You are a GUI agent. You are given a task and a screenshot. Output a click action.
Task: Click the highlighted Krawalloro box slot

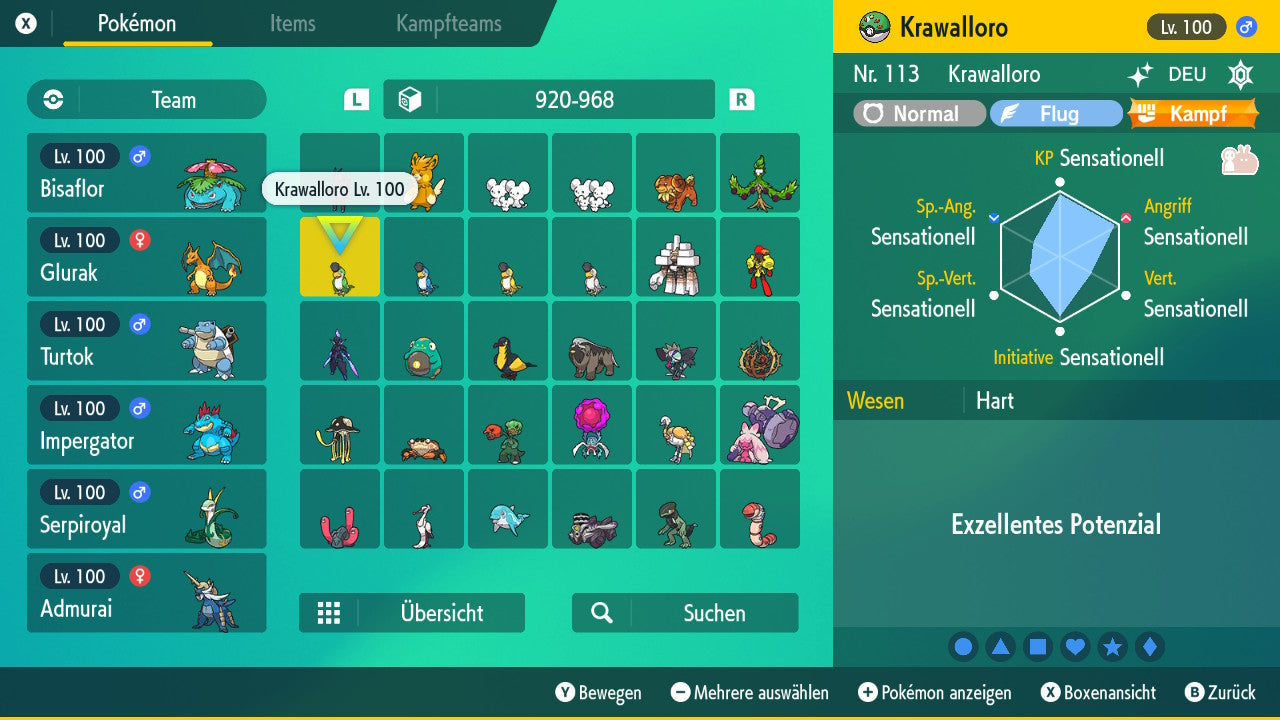[339, 257]
